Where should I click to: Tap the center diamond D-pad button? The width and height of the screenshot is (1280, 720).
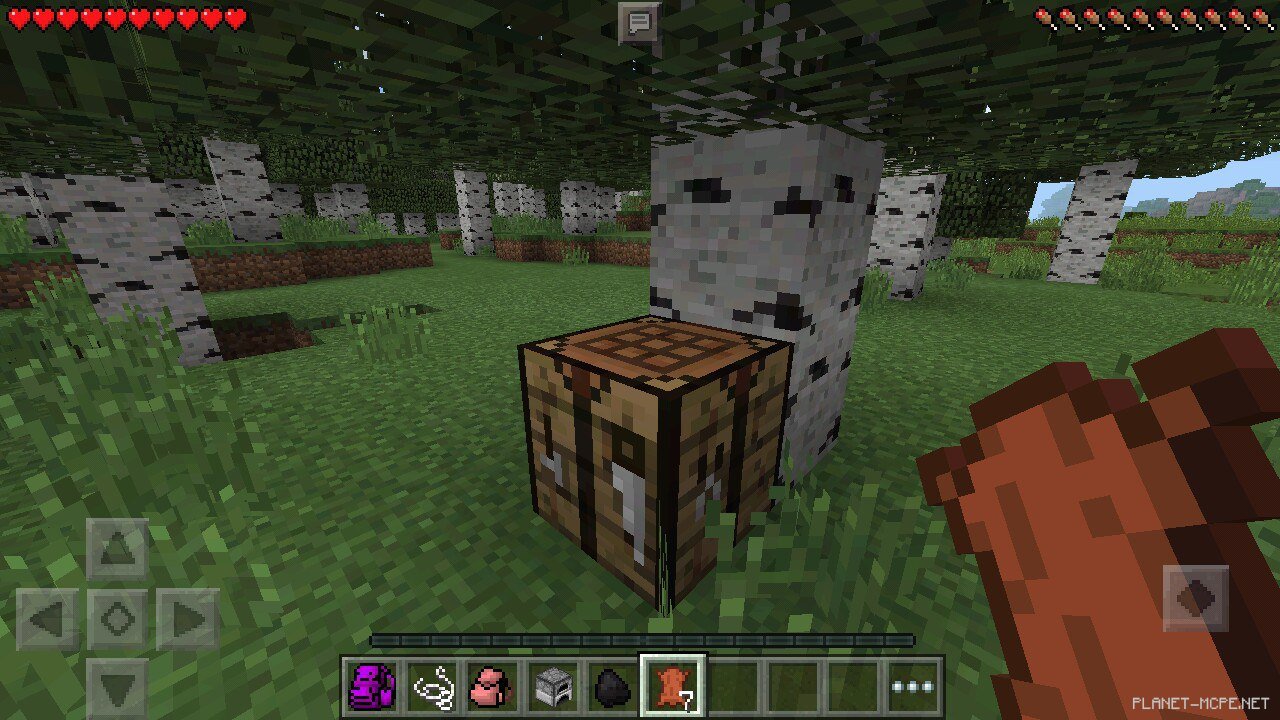point(118,620)
